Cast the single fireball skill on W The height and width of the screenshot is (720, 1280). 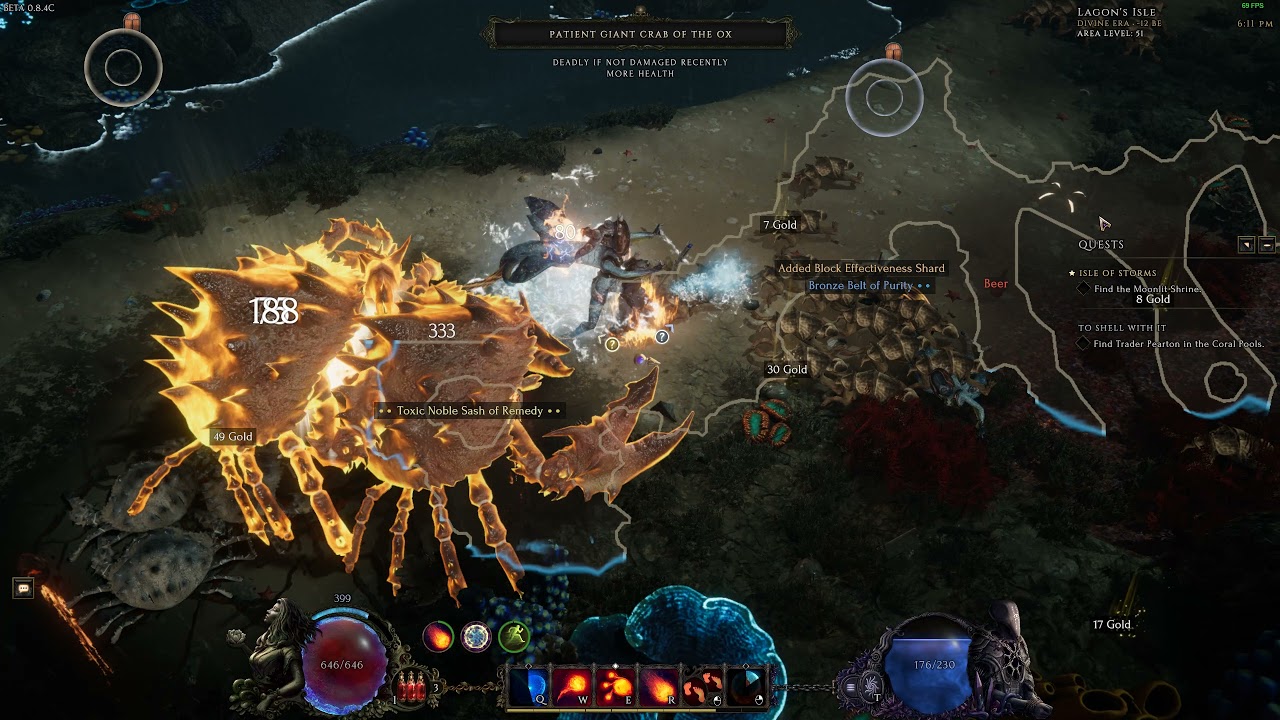[x=572, y=686]
